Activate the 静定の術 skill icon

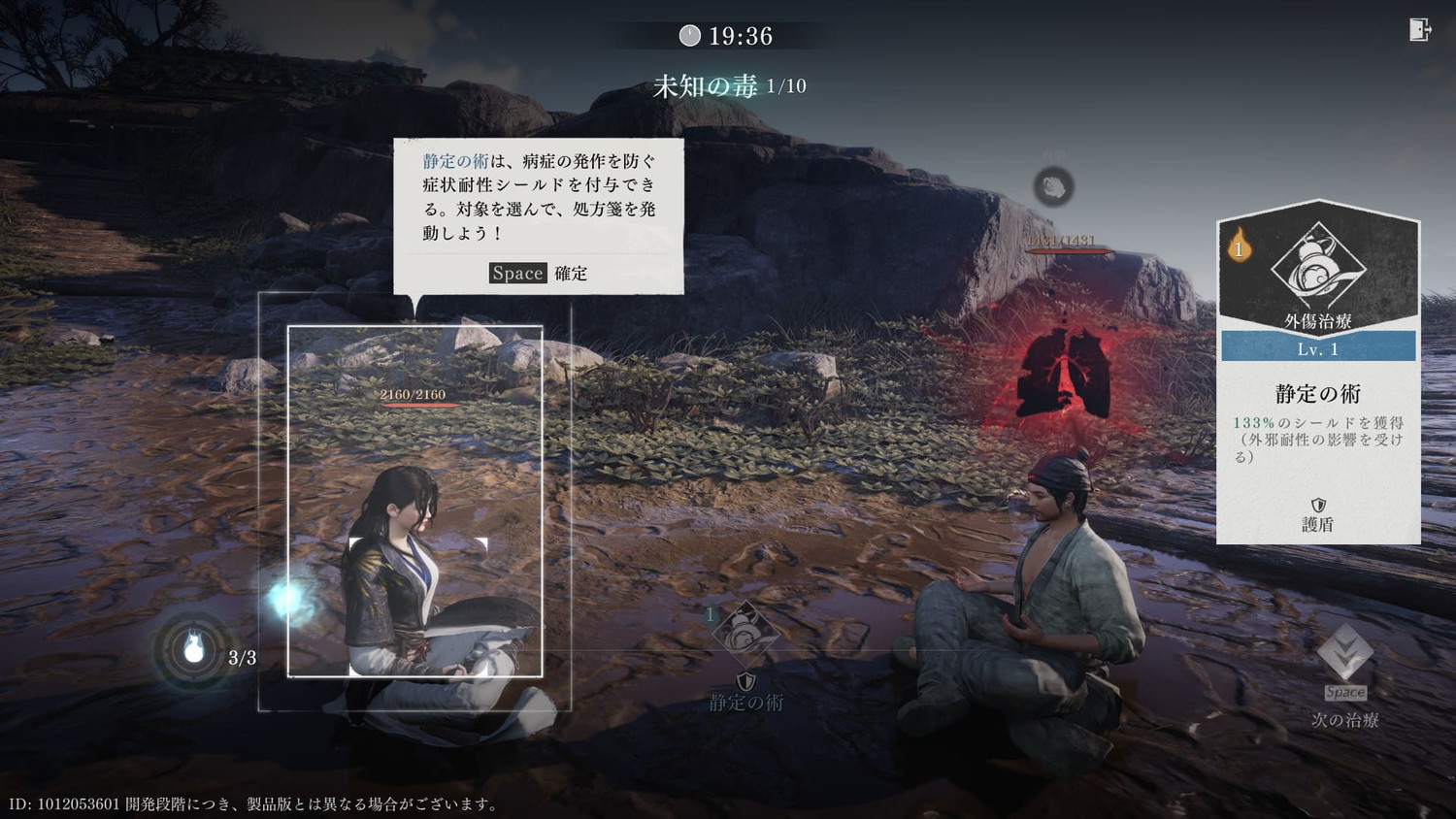coord(745,633)
